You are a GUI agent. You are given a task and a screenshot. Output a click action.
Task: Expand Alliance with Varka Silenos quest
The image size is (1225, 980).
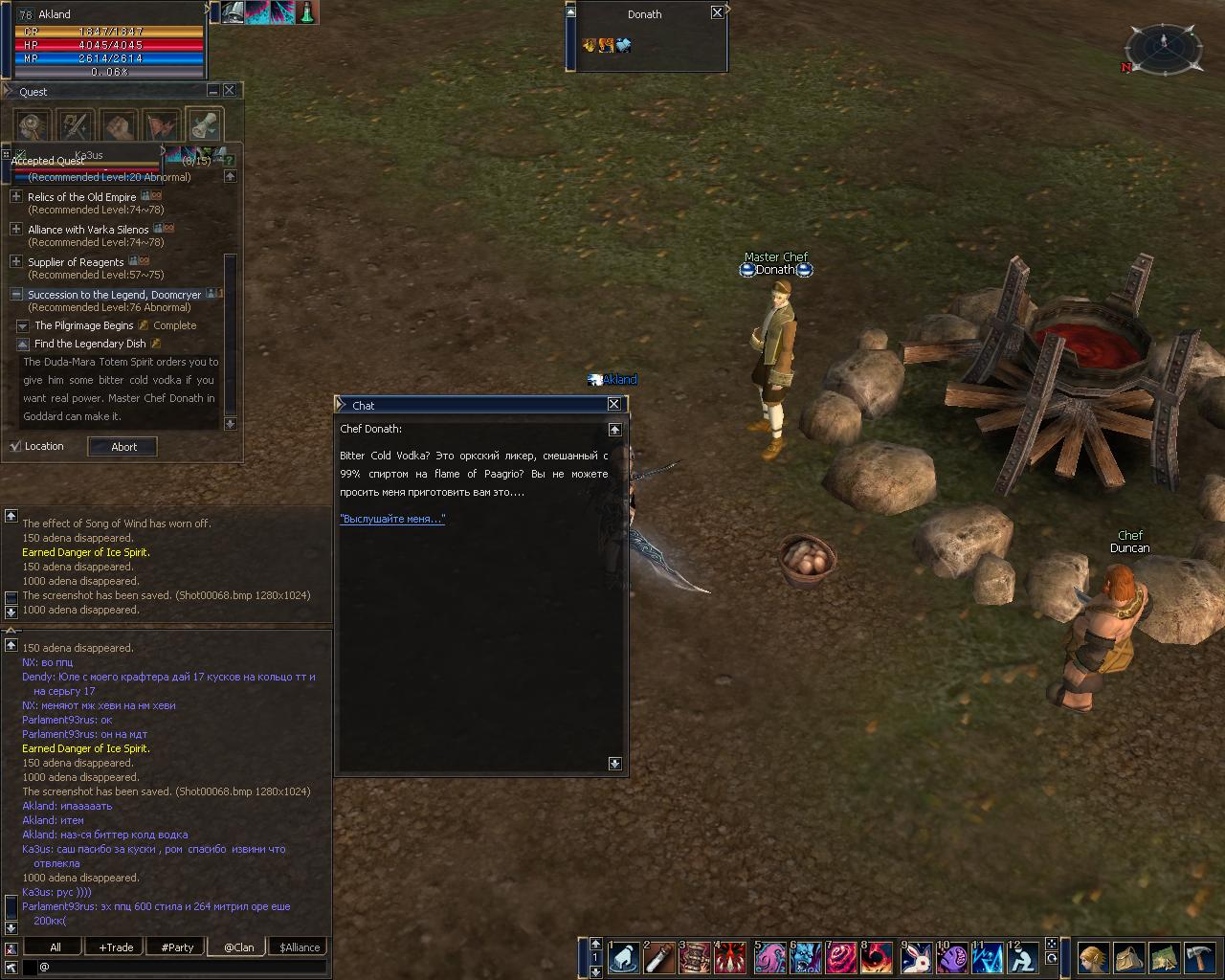pos(16,229)
